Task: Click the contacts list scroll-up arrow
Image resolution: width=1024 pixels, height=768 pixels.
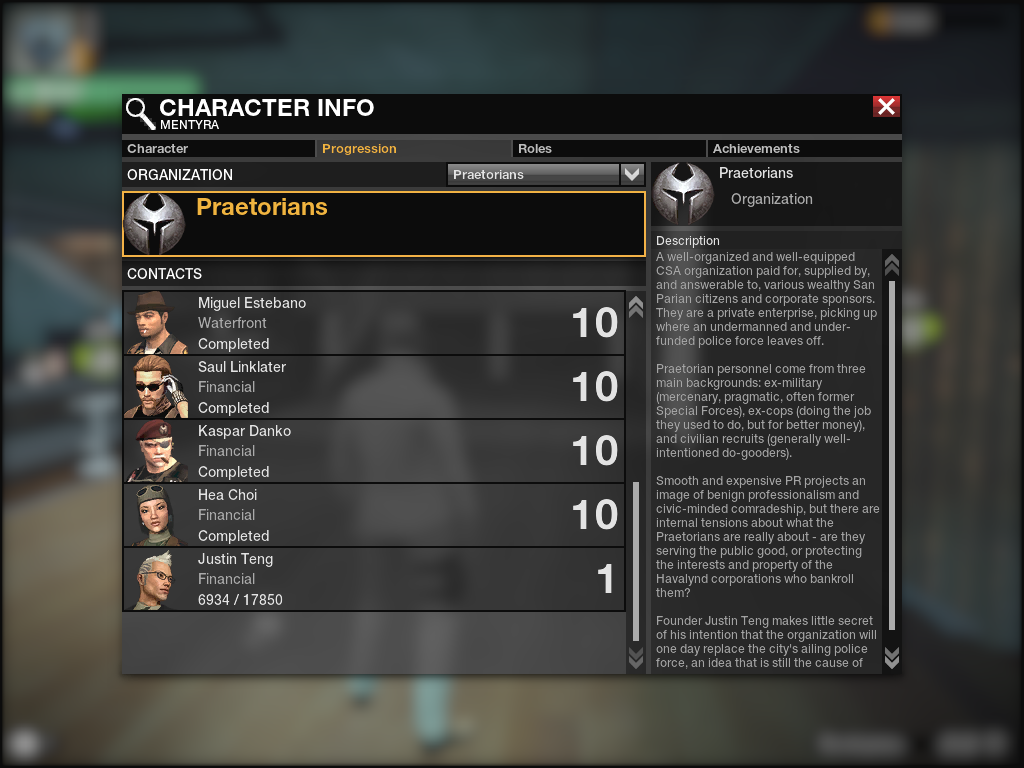Action: click(x=635, y=305)
